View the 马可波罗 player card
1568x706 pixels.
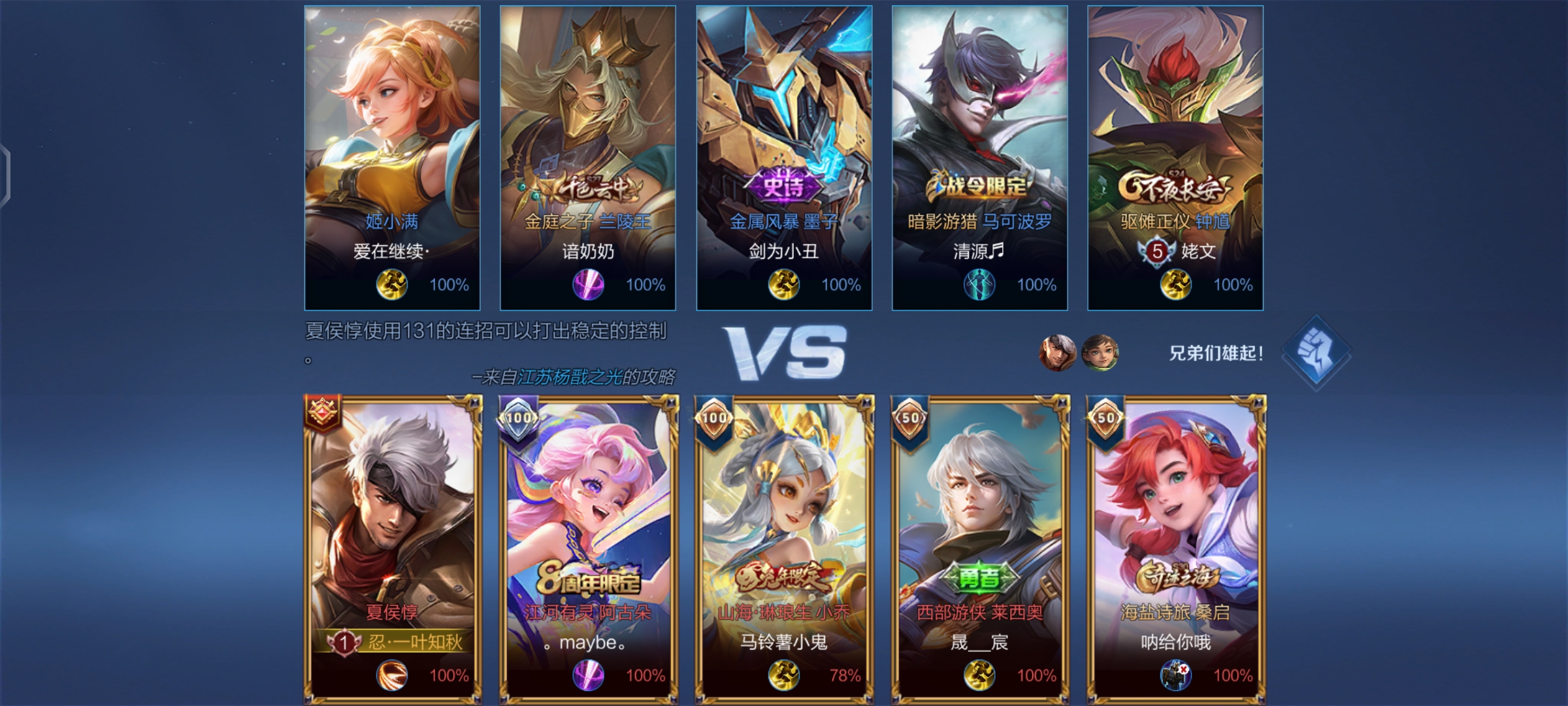tap(979, 157)
